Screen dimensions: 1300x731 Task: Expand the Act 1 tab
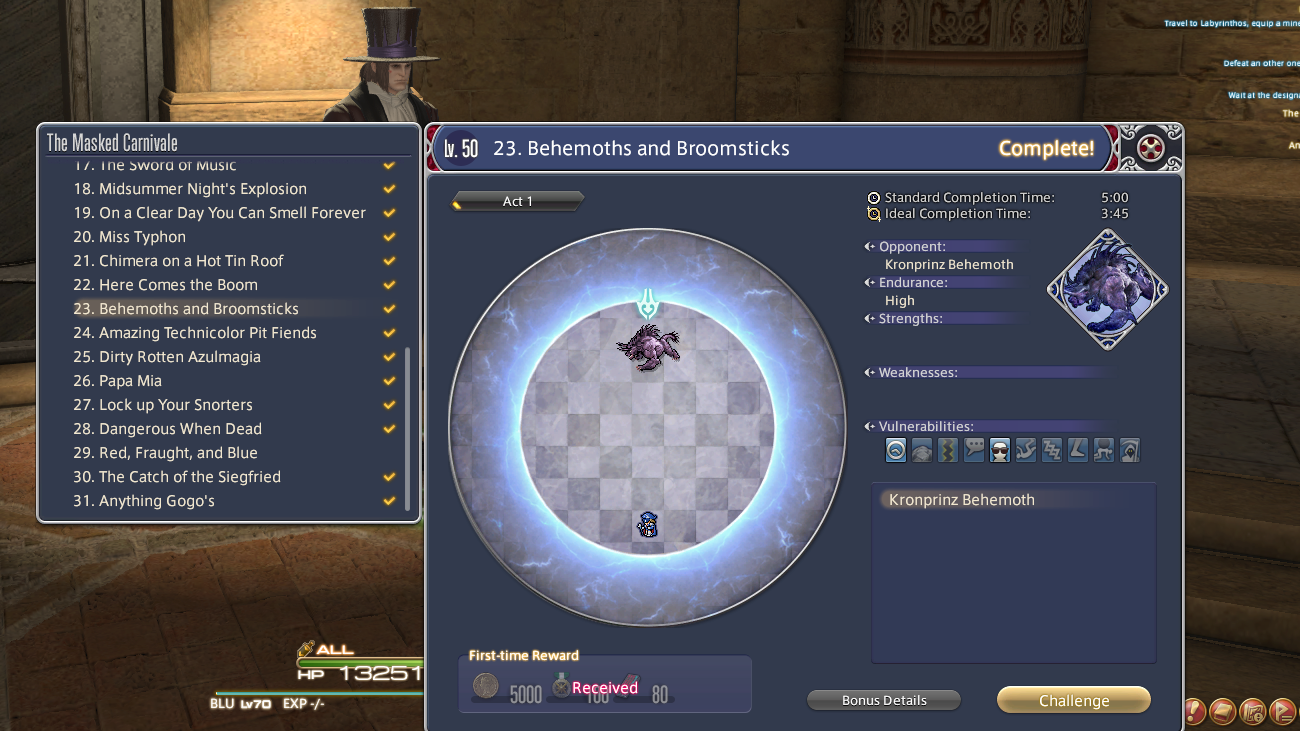[517, 201]
